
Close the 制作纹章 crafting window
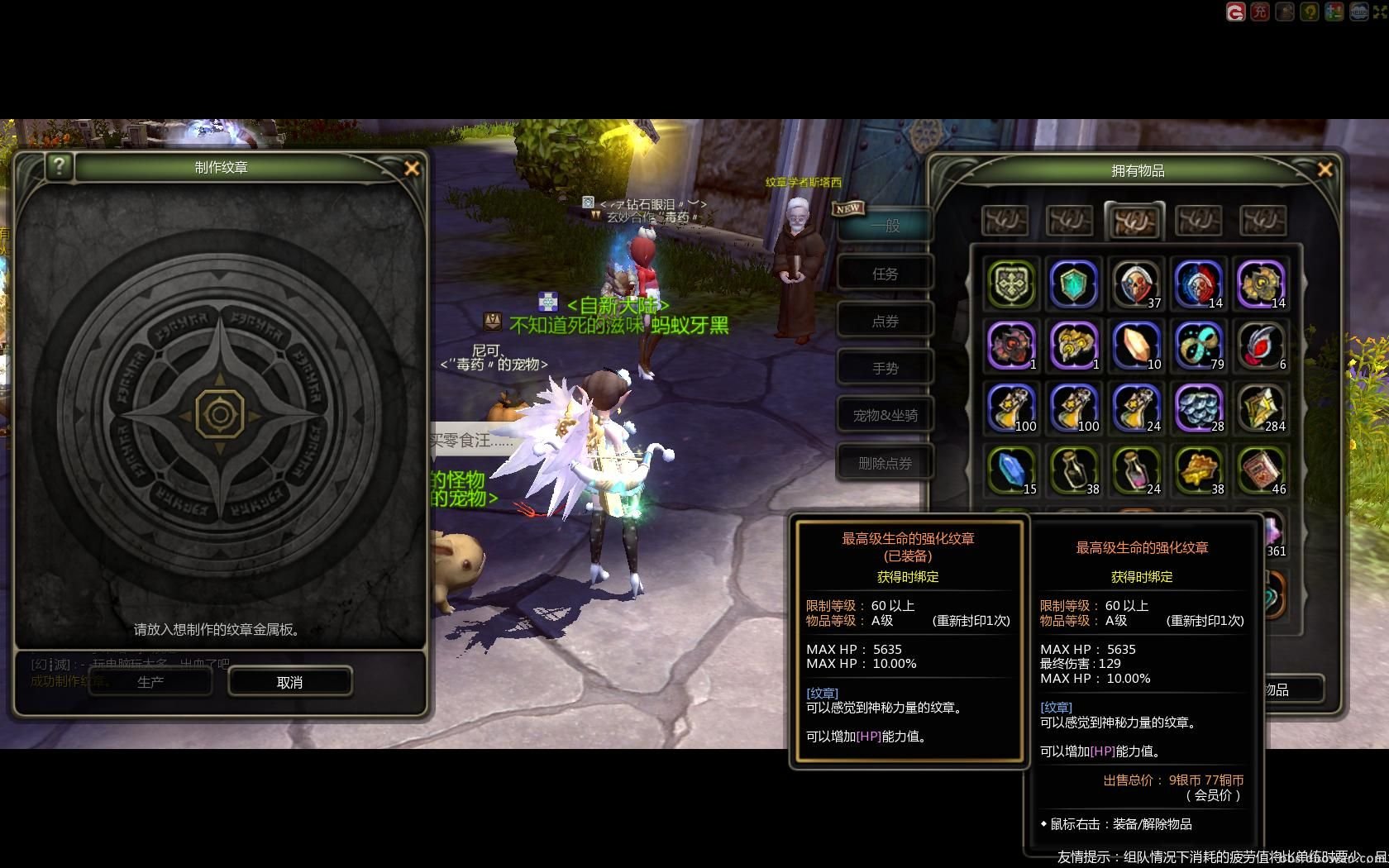tap(412, 169)
